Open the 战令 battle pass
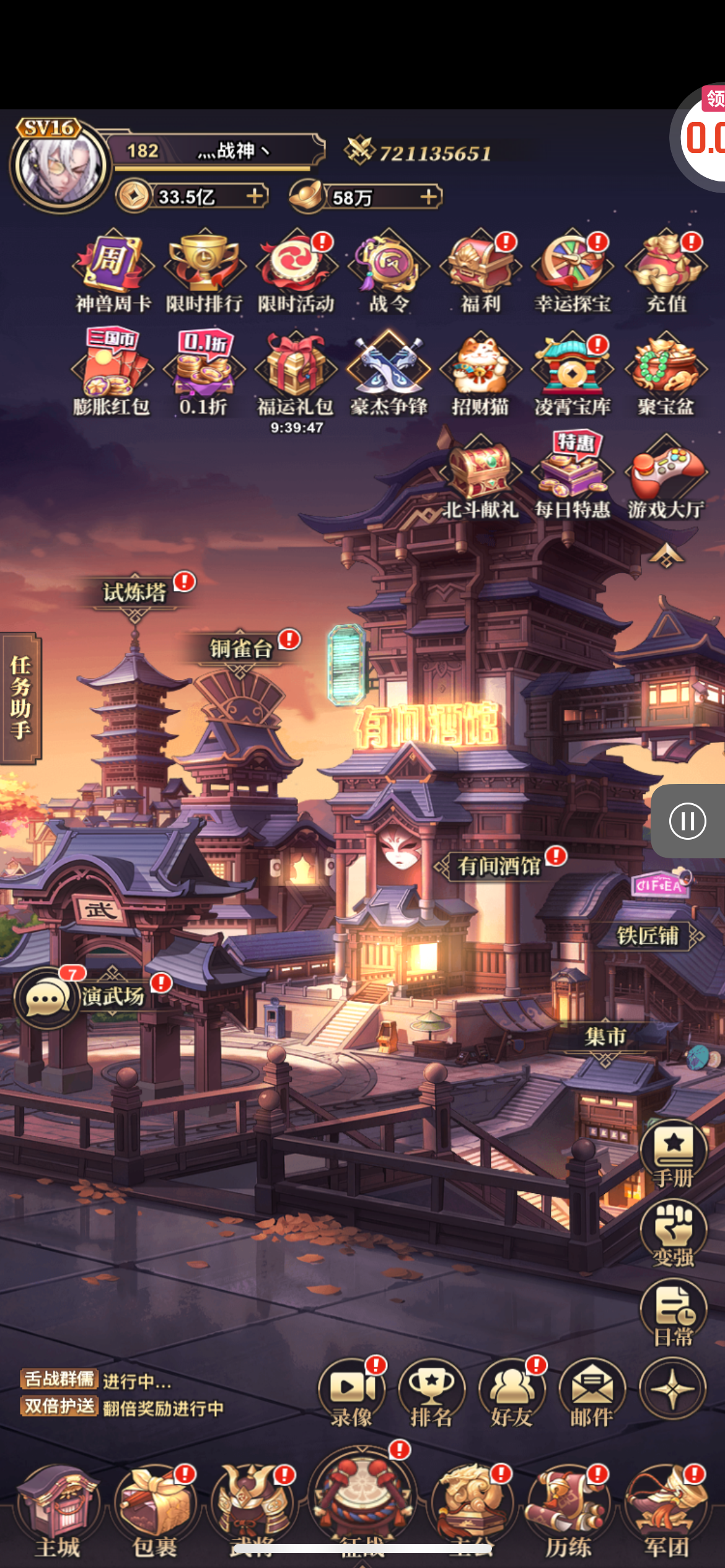The height and width of the screenshot is (1568, 725). tap(389, 268)
